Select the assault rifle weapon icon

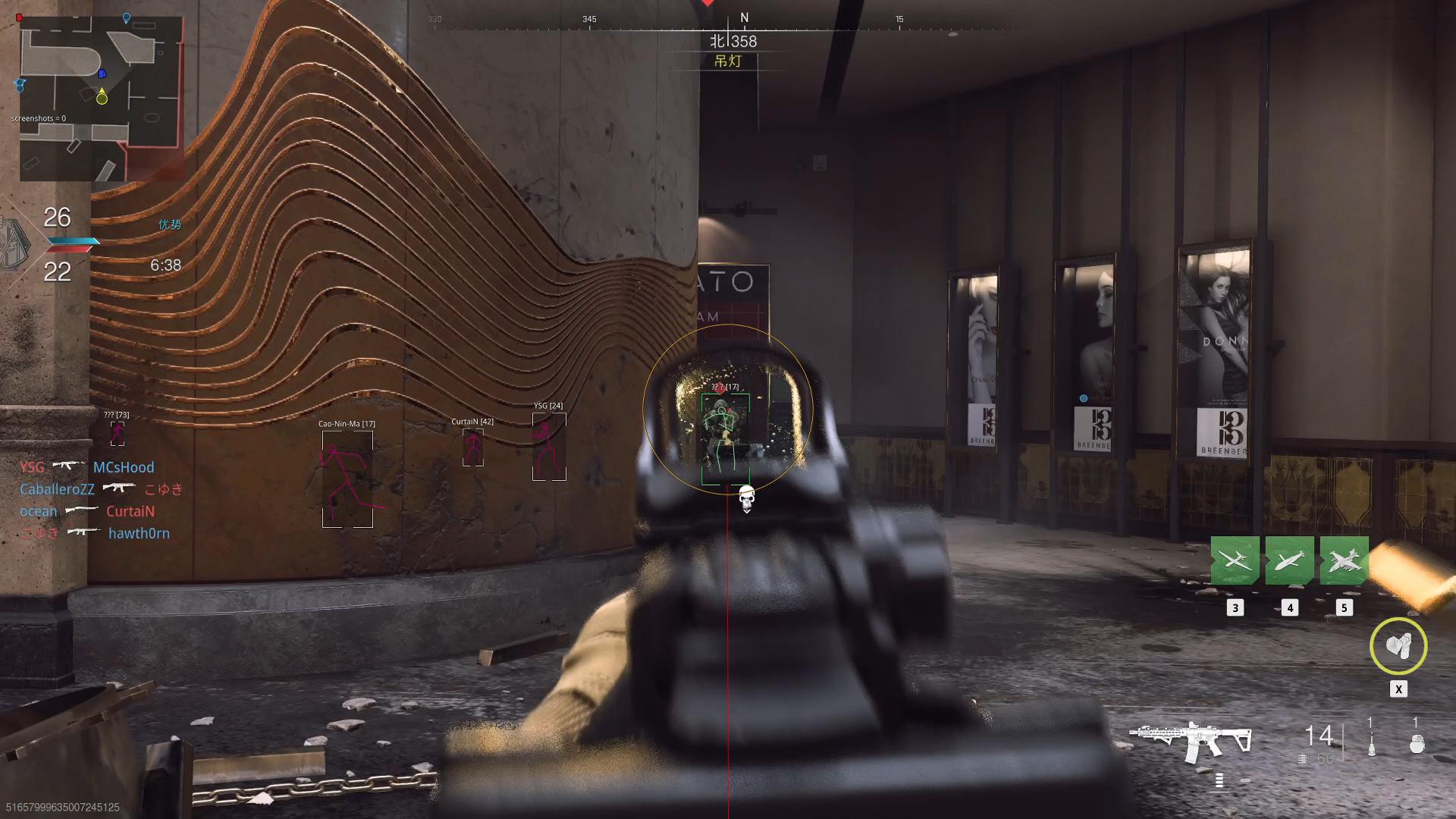1189,741
